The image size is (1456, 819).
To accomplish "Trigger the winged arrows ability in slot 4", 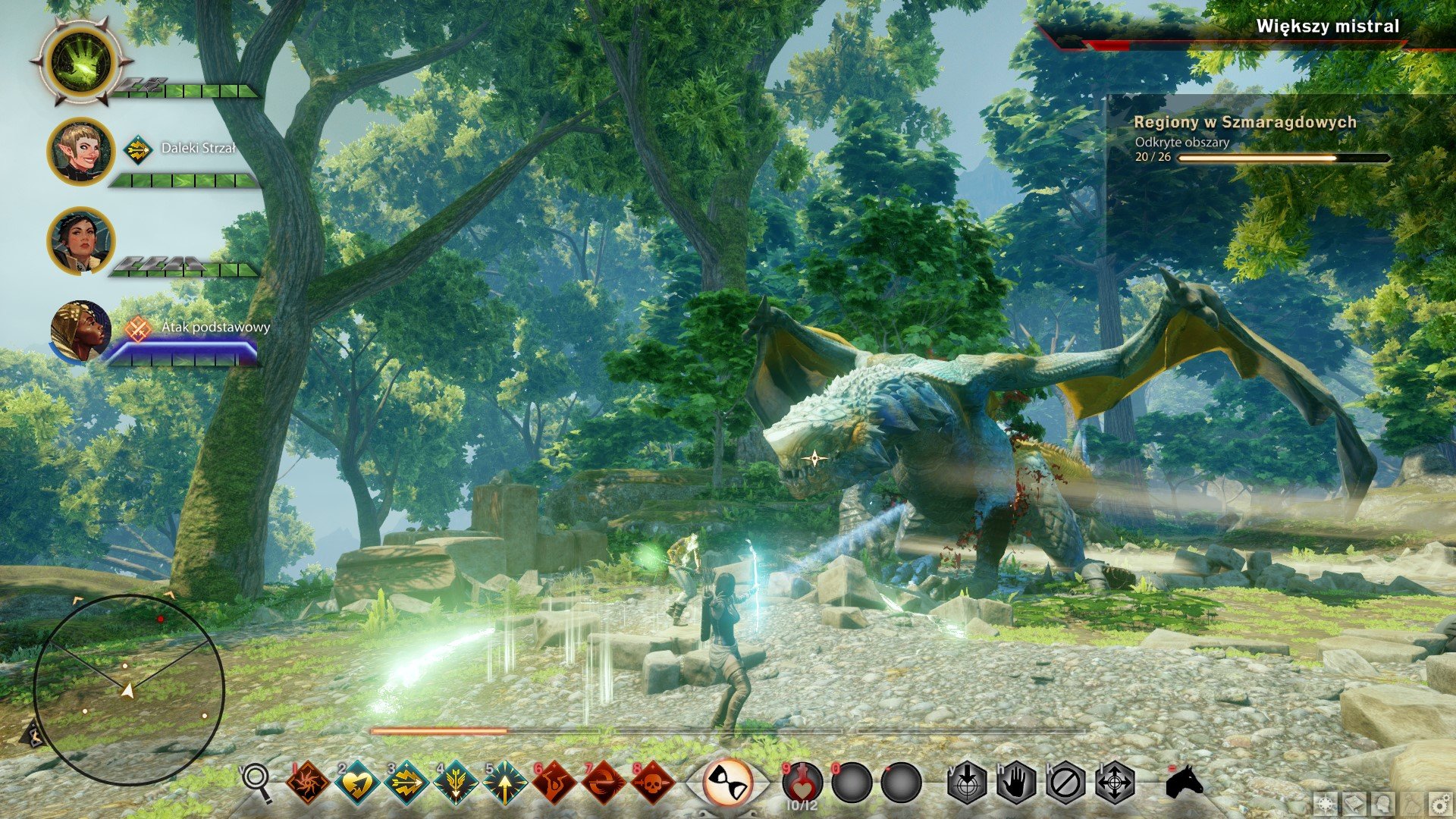I will tap(456, 782).
